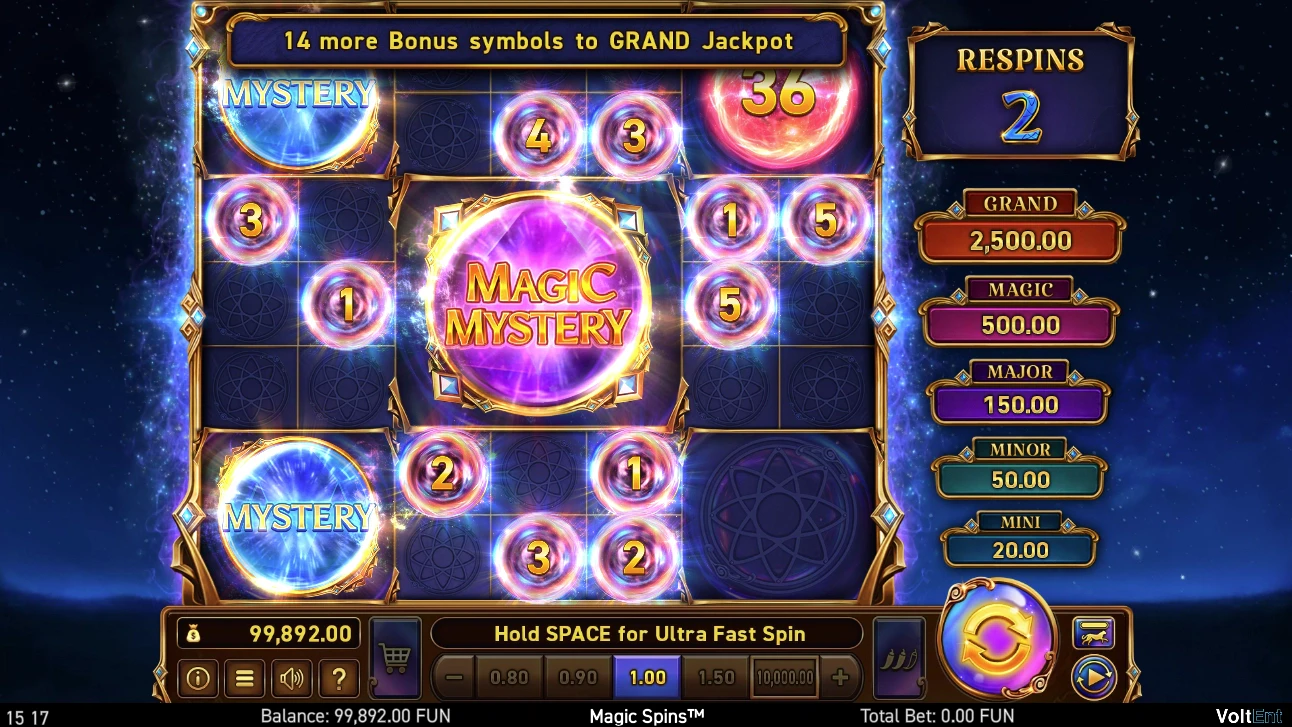Open the shopping cart bonus buy
This screenshot has height=727, width=1292.
click(395, 657)
